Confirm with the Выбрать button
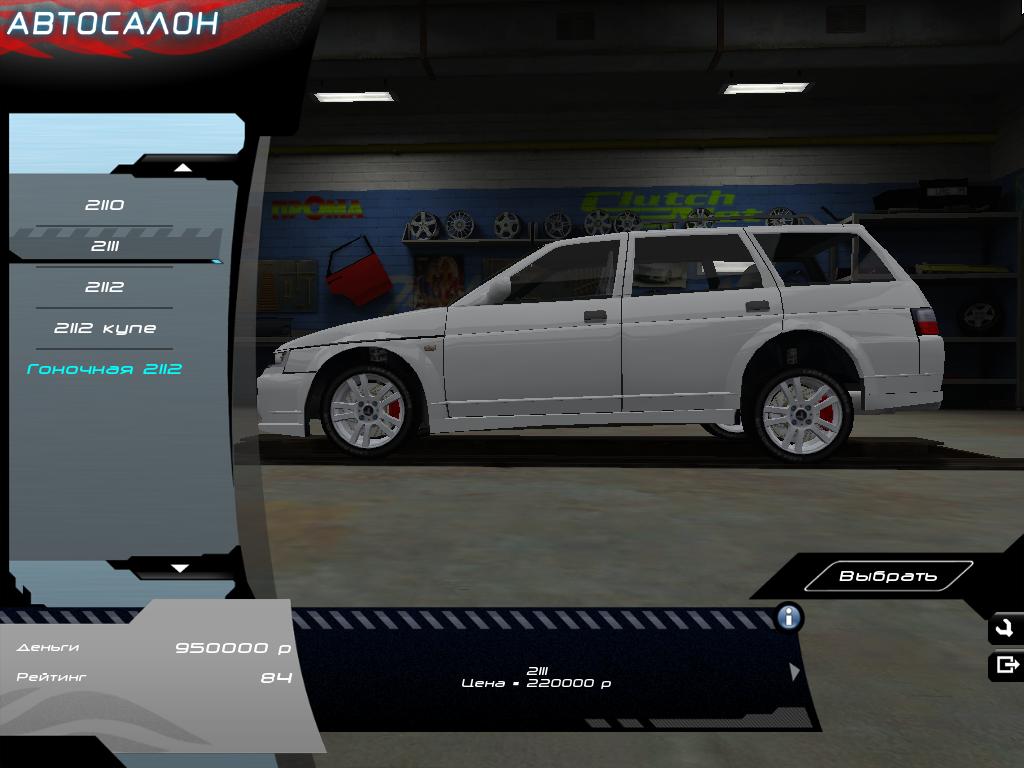Screen dimensions: 1024x768 [x=888, y=576]
